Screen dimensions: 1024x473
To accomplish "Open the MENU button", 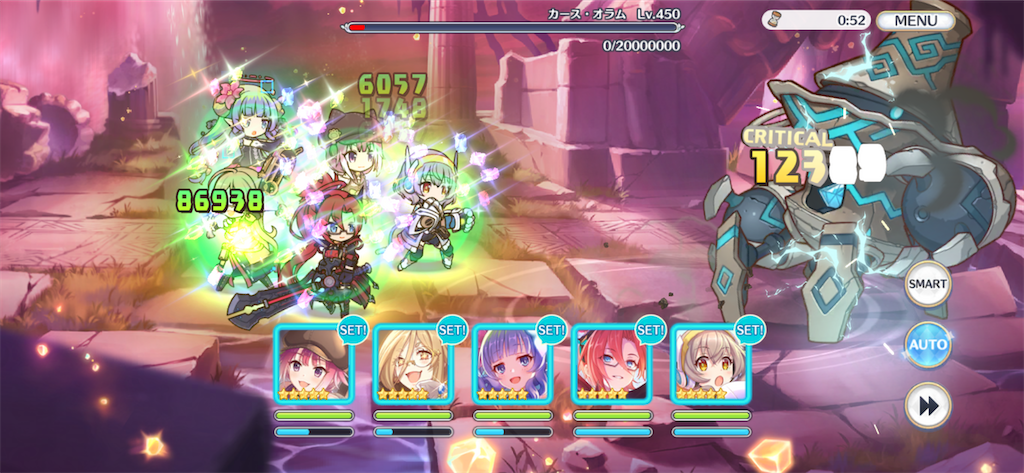I will 916,20.
